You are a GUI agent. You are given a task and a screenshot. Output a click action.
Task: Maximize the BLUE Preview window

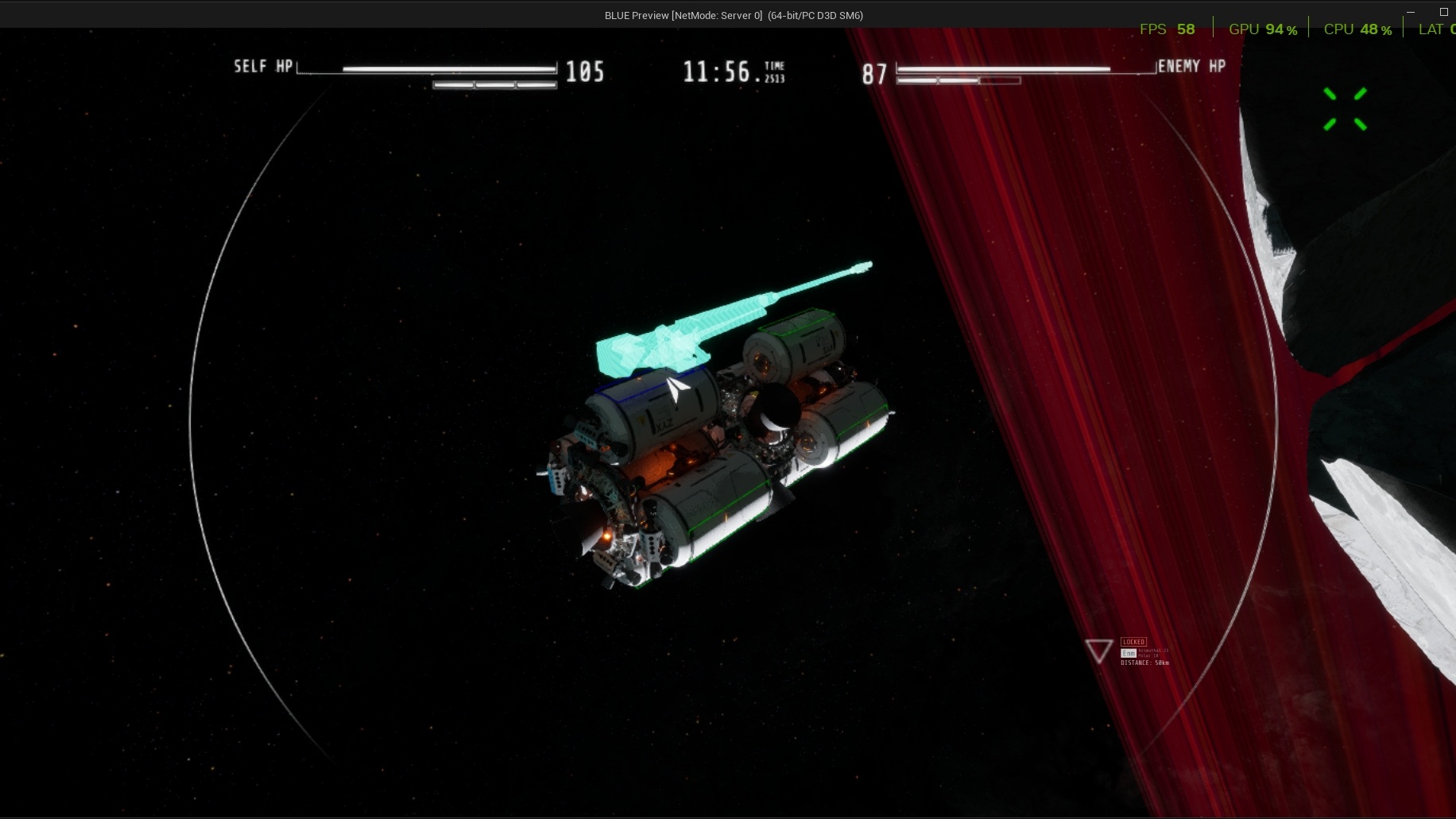click(1443, 12)
